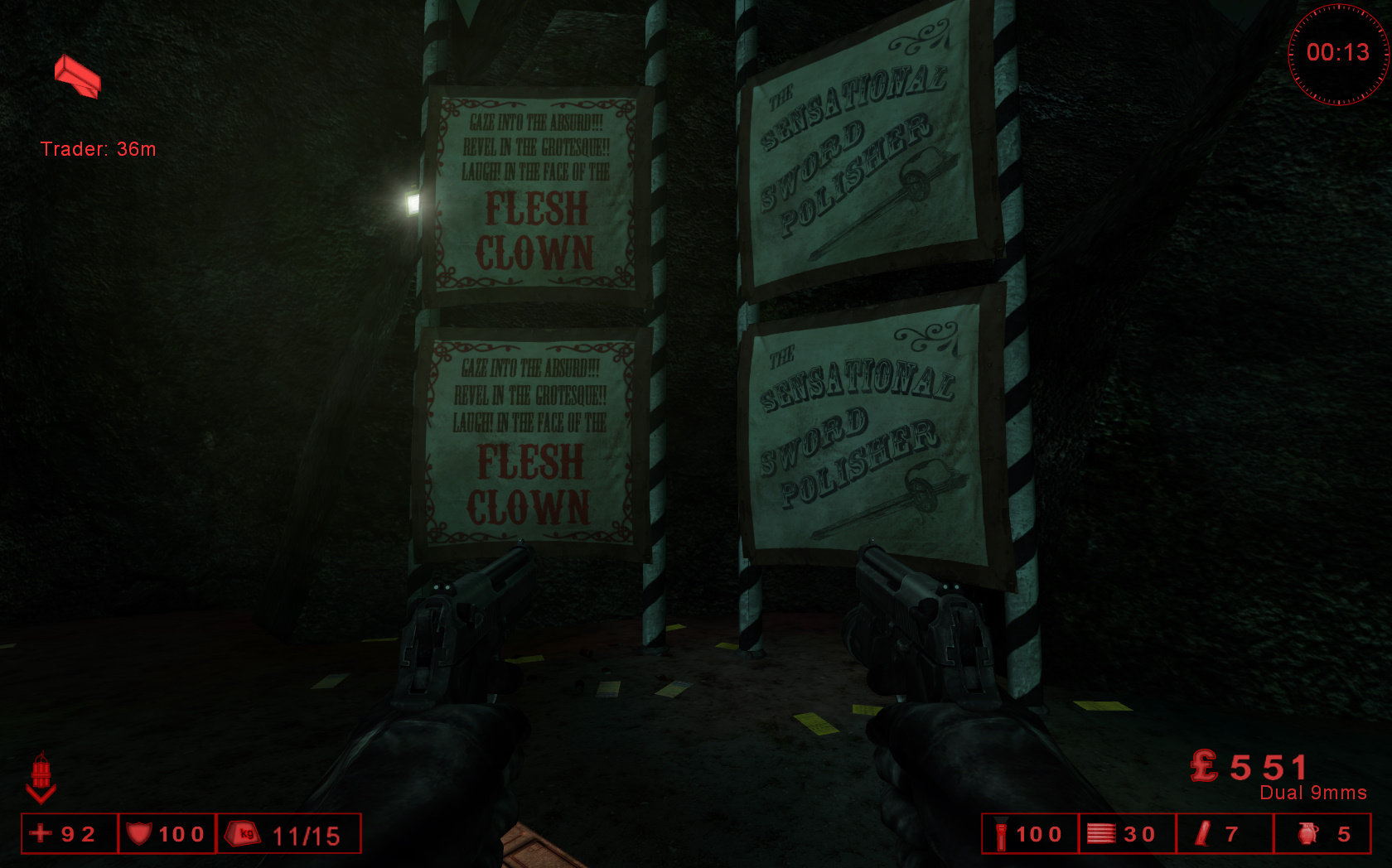Screen dimensions: 1392x868
Task: Toggle the flashlight icon
Action: tap(1001, 834)
